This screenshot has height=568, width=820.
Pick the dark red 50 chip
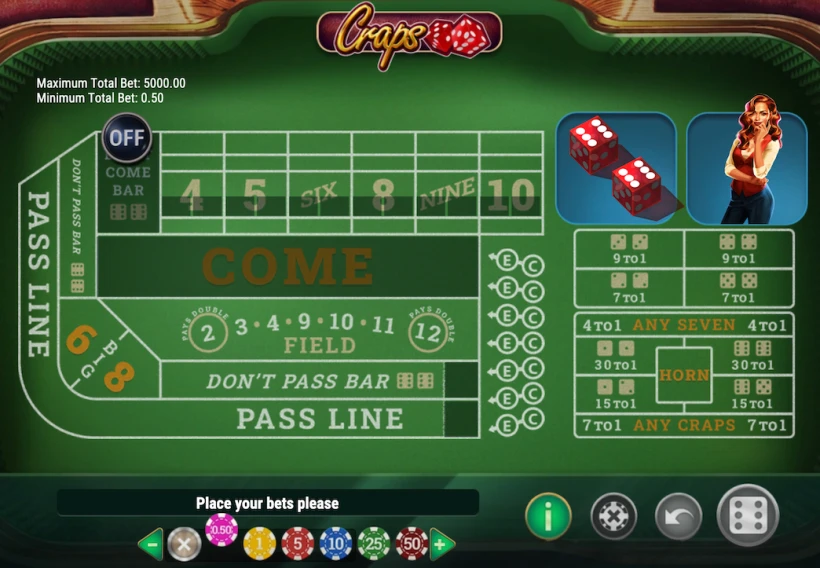point(411,543)
